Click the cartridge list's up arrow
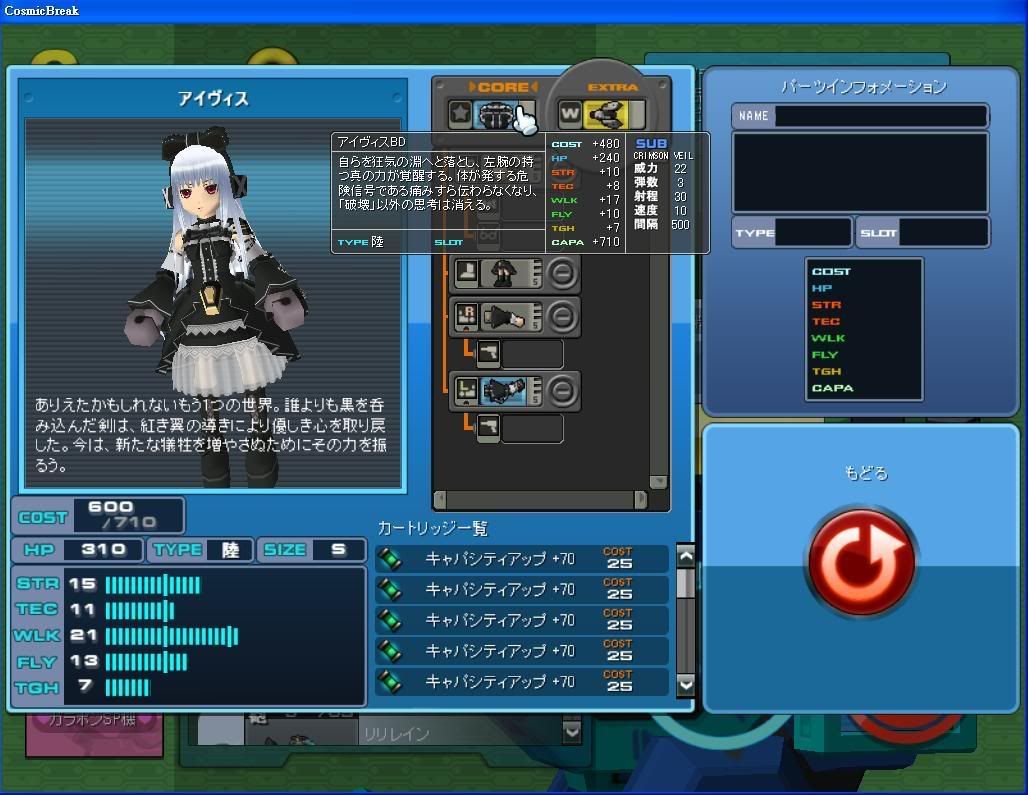The width and height of the screenshot is (1028, 795). (685, 556)
